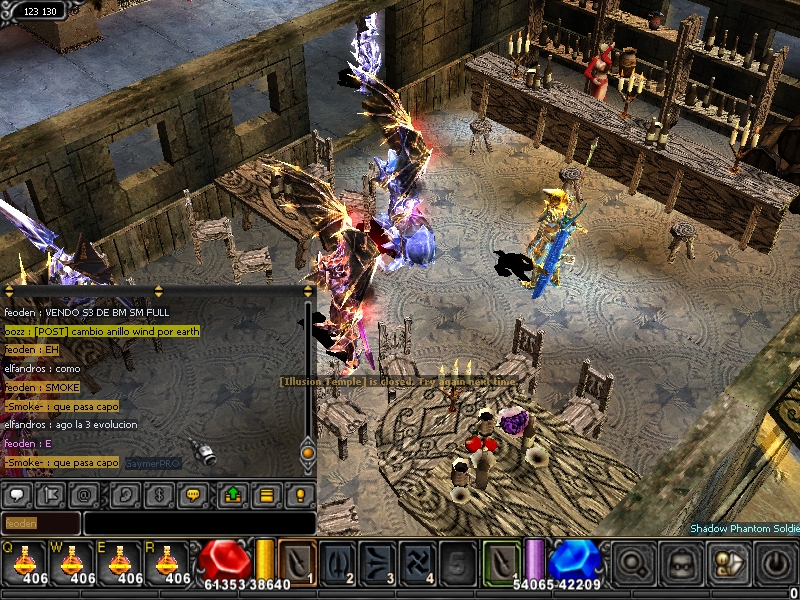Toggle the speech bubble chat filter button
The image size is (800, 600).
tap(16, 494)
